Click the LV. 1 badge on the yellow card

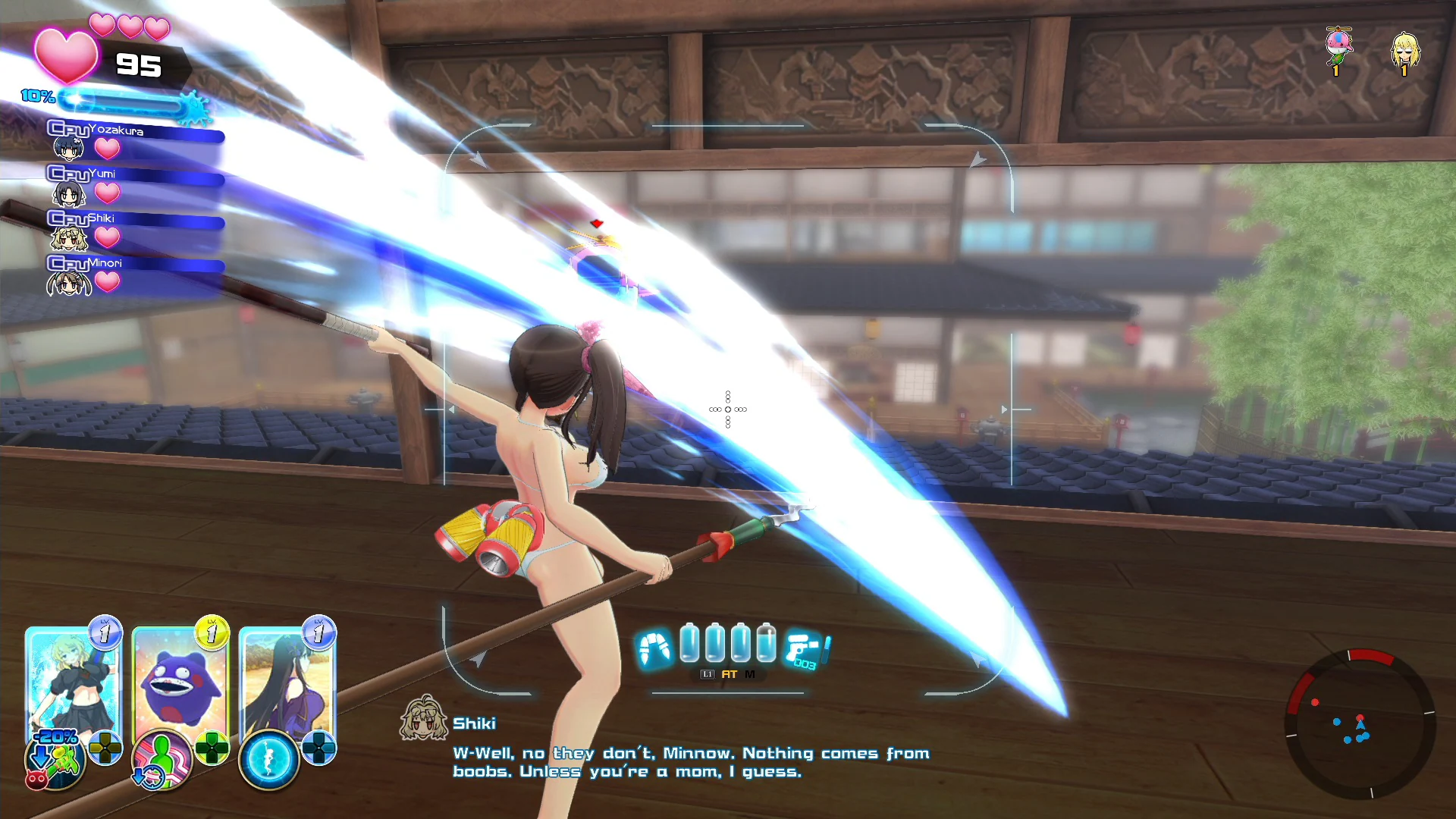point(211,632)
